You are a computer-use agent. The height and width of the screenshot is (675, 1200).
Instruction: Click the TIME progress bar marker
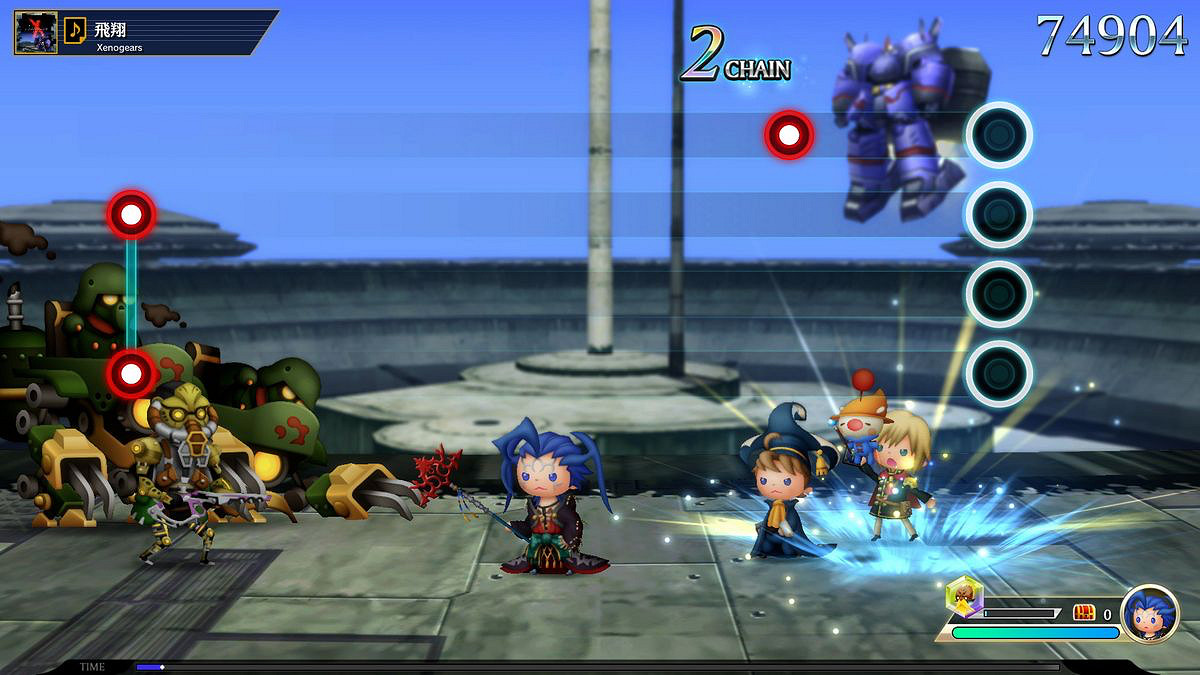(x=162, y=667)
